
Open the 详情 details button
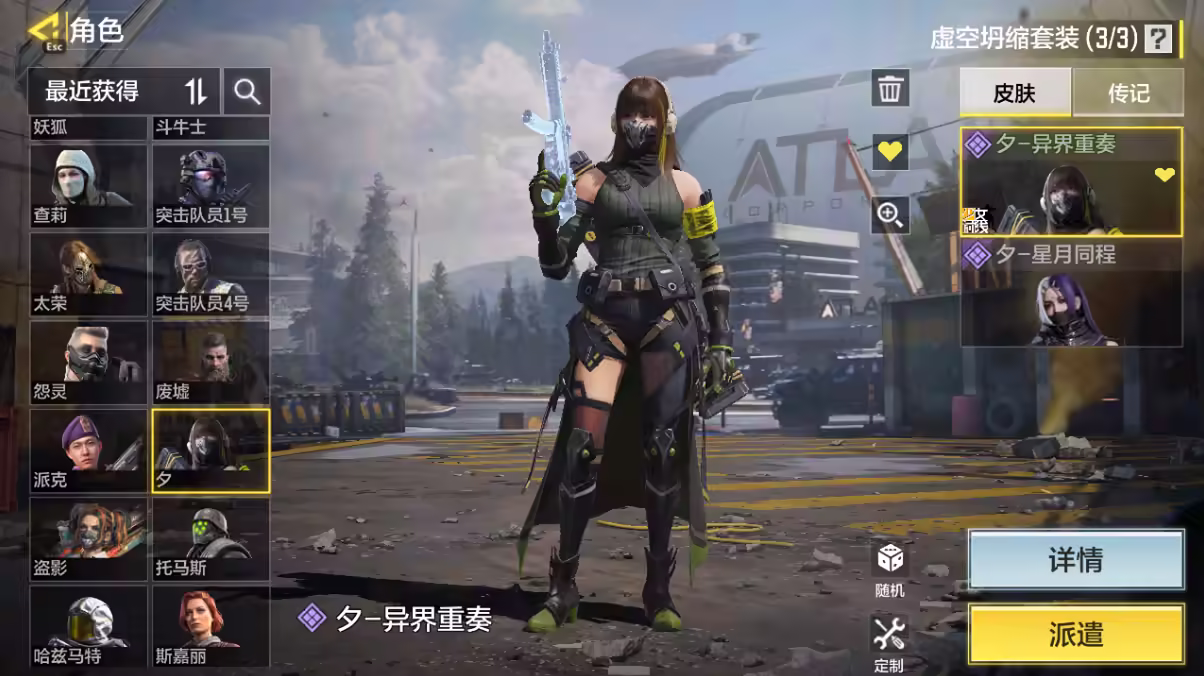tap(1075, 560)
